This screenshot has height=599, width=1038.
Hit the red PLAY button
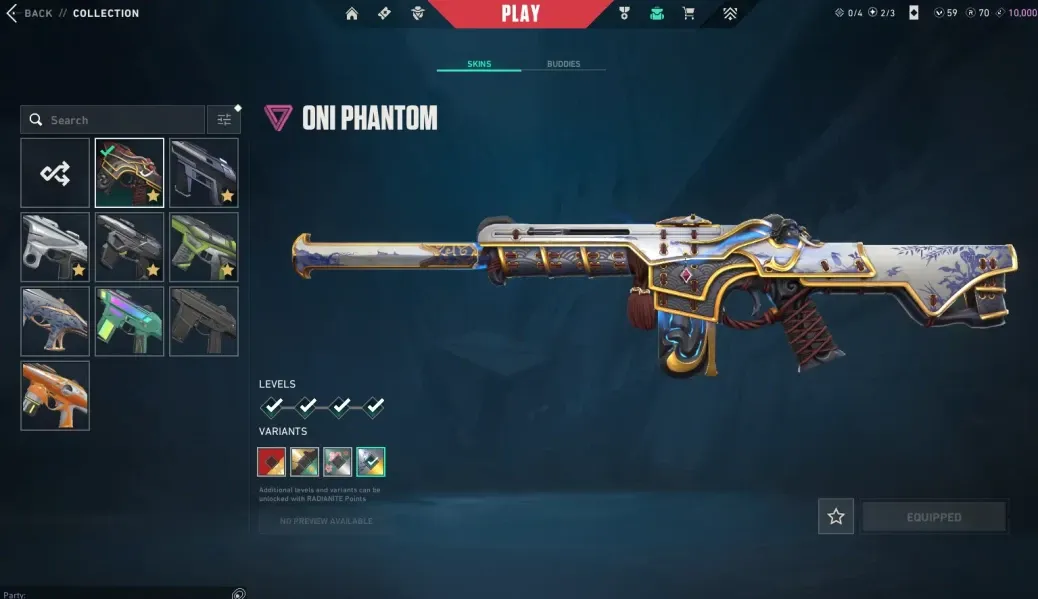tap(520, 14)
